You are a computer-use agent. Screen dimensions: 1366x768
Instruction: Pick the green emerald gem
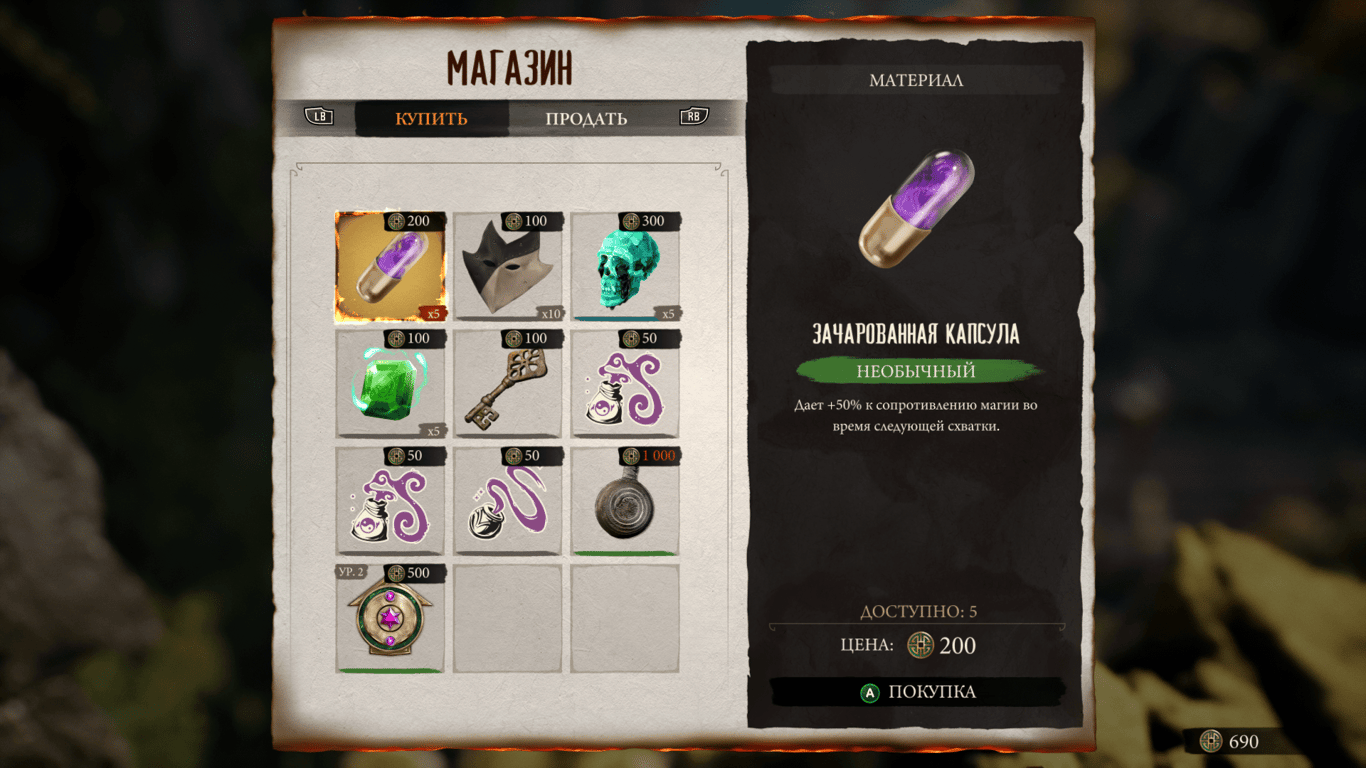pos(390,385)
